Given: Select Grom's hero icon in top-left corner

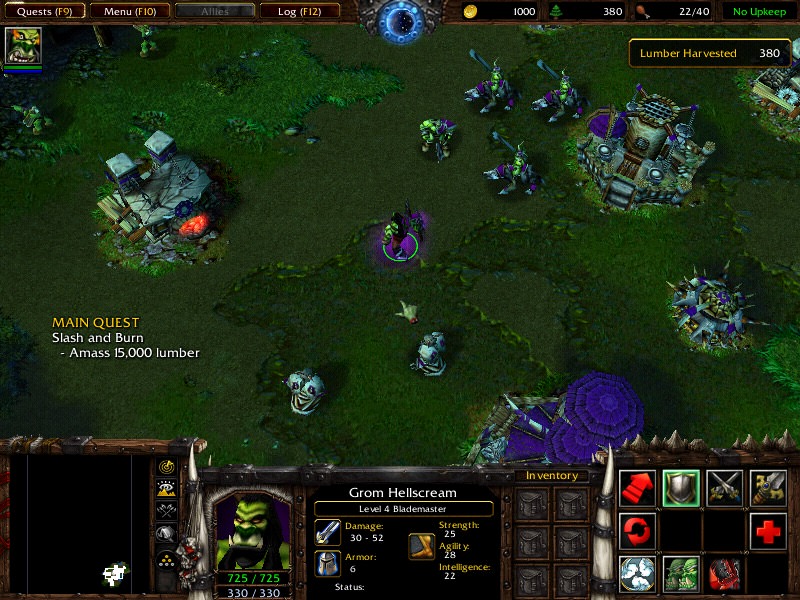Looking at the screenshot, I should coord(21,46).
